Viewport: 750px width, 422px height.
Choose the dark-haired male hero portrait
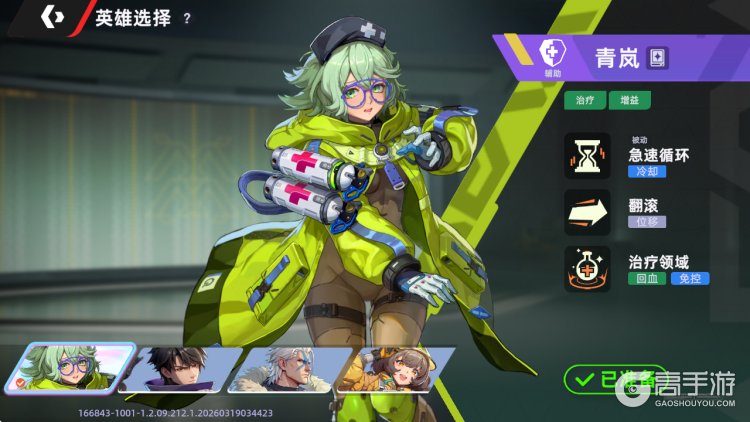tap(182, 370)
